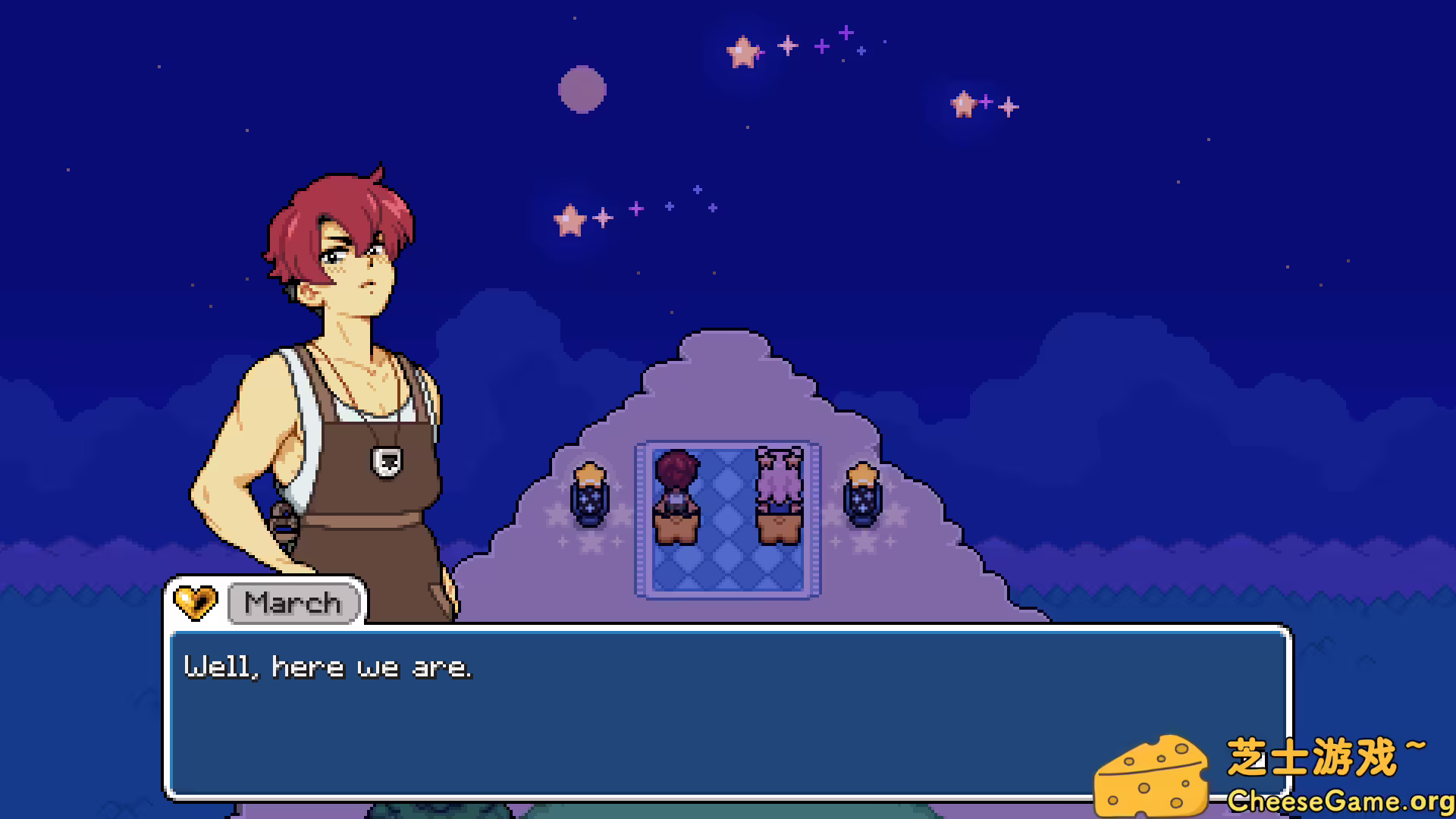The height and width of the screenshot is (819, 1456).
Task: Click the large star in the upper constellation
Action: click(743, 52)
